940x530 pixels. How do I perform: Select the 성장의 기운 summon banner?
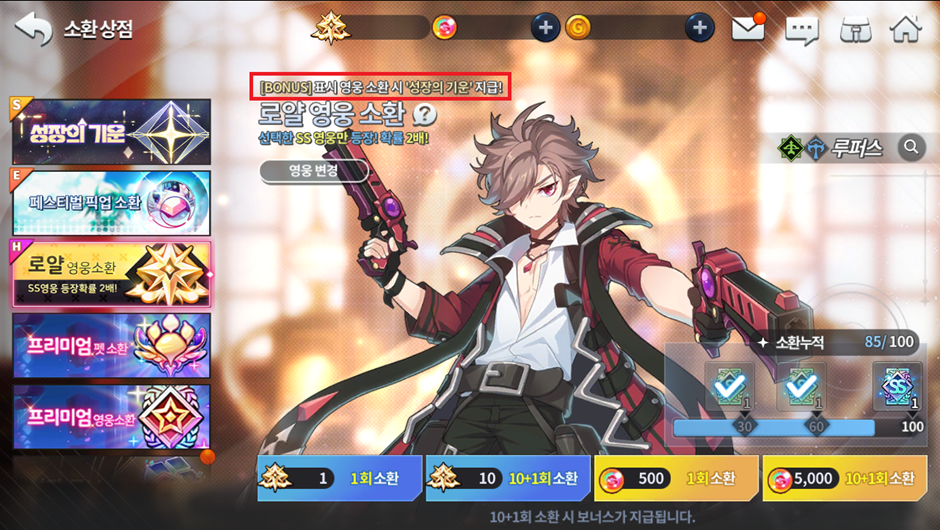click(x=111, y=132)
